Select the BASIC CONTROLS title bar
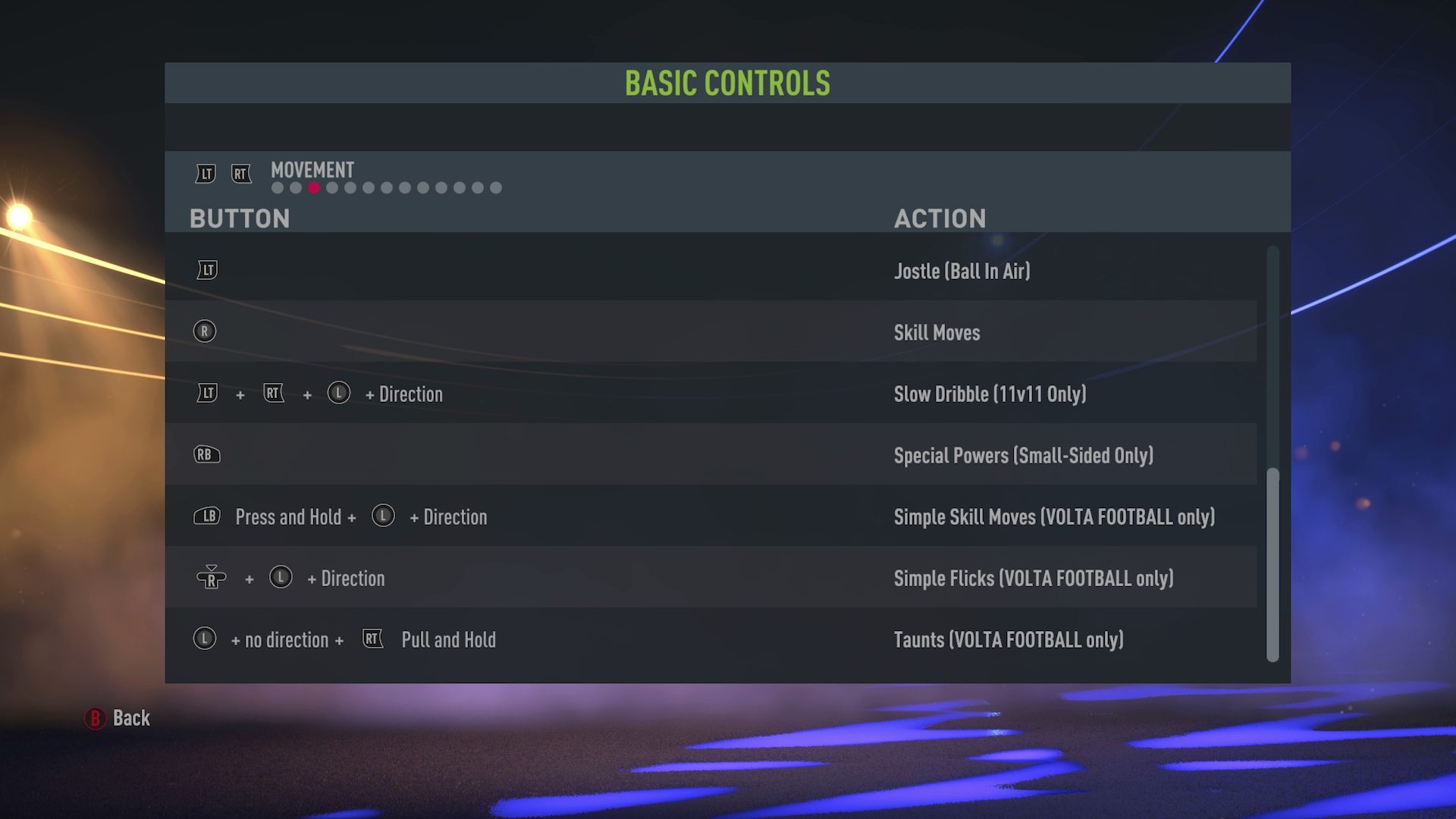This screenshot has width=1456, height=819. point(727,83)
